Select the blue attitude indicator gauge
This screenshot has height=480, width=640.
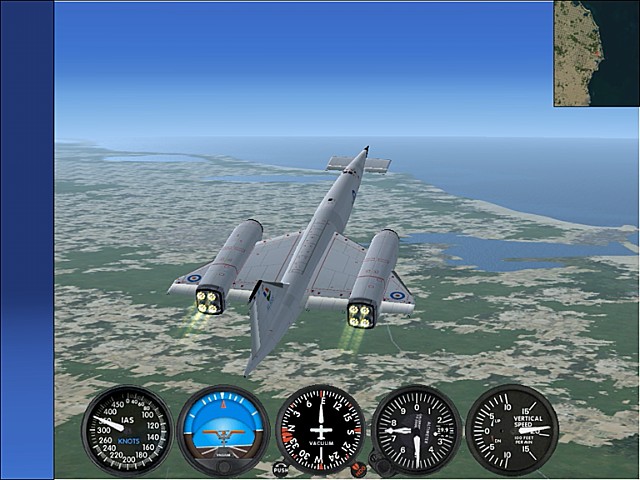point(223,430)
